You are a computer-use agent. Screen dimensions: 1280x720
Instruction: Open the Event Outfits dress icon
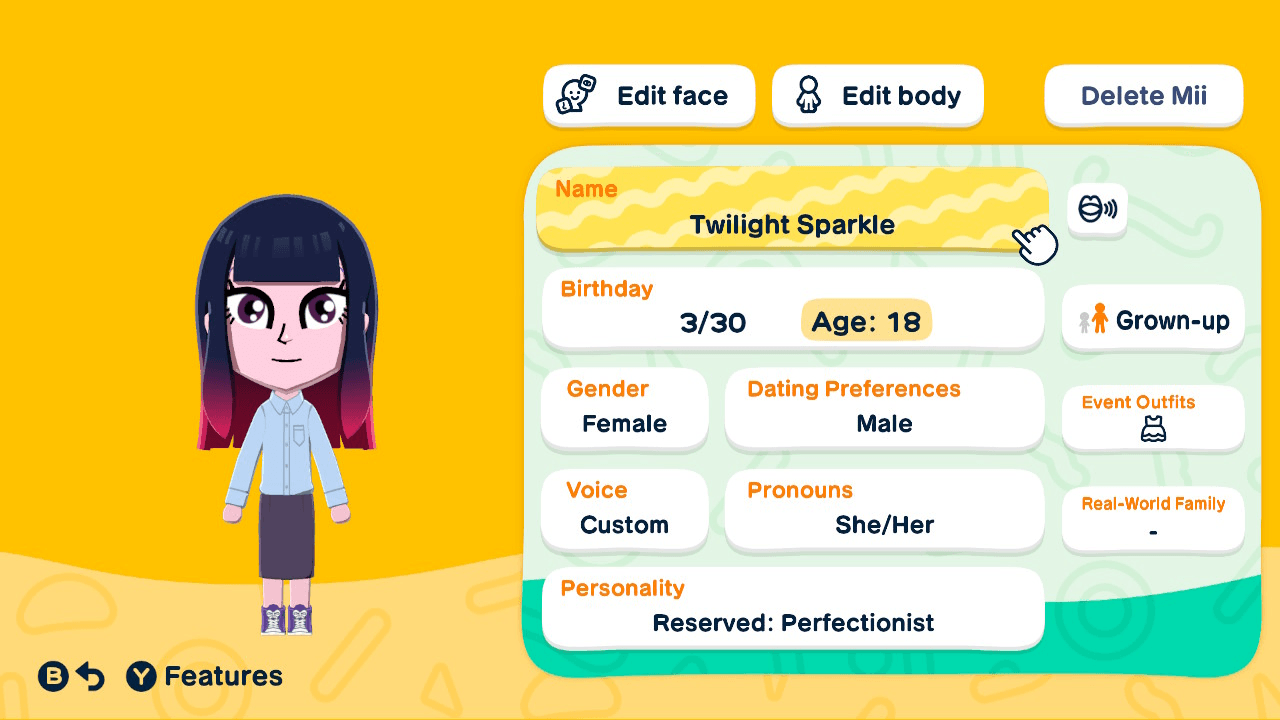(1152, 428)
